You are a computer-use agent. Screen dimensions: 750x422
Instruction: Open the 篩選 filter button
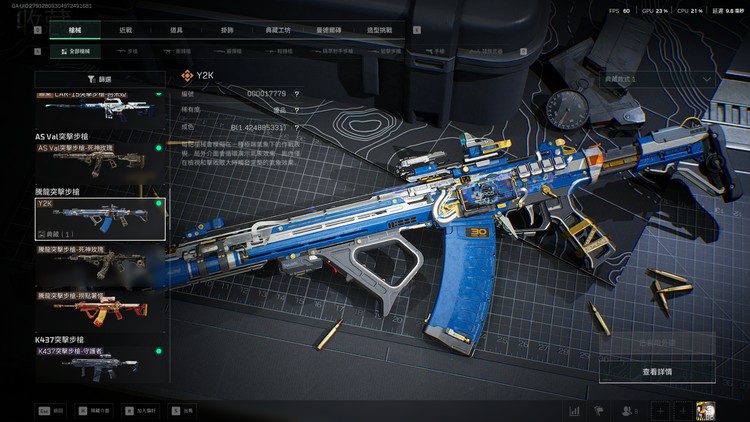(x=100, y=78)
